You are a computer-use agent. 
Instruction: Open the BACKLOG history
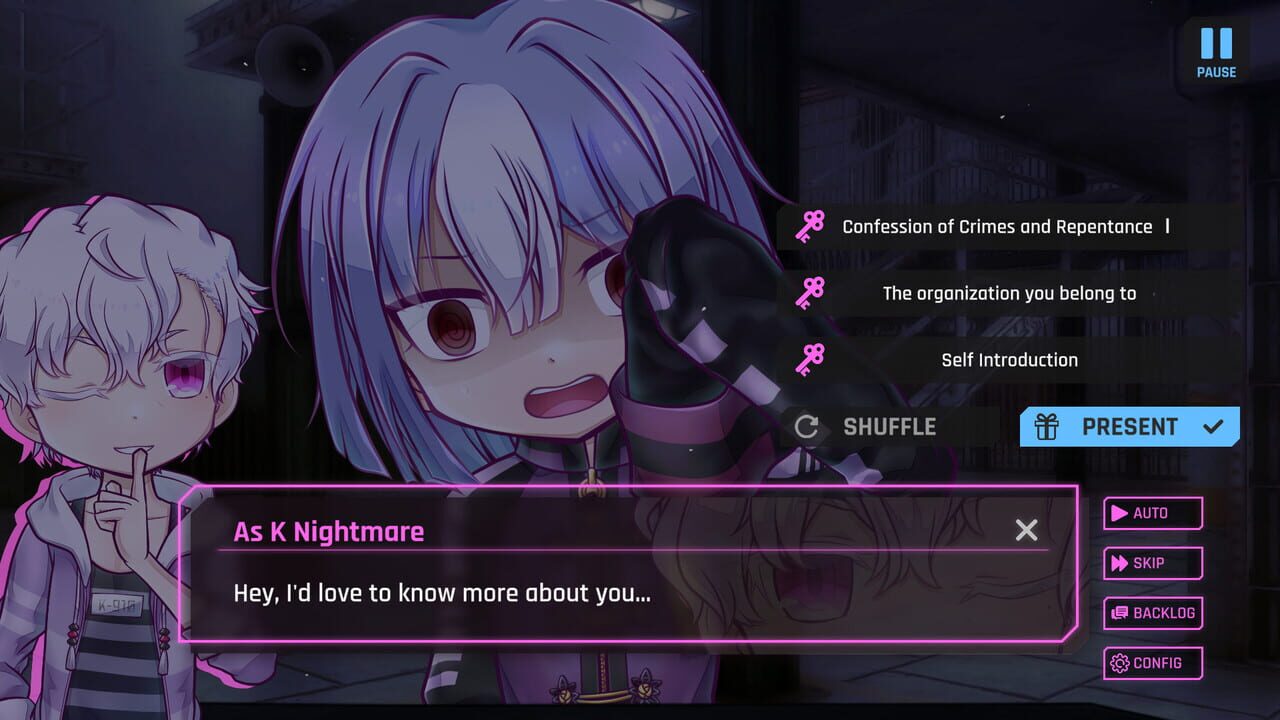pos(1152,613)
